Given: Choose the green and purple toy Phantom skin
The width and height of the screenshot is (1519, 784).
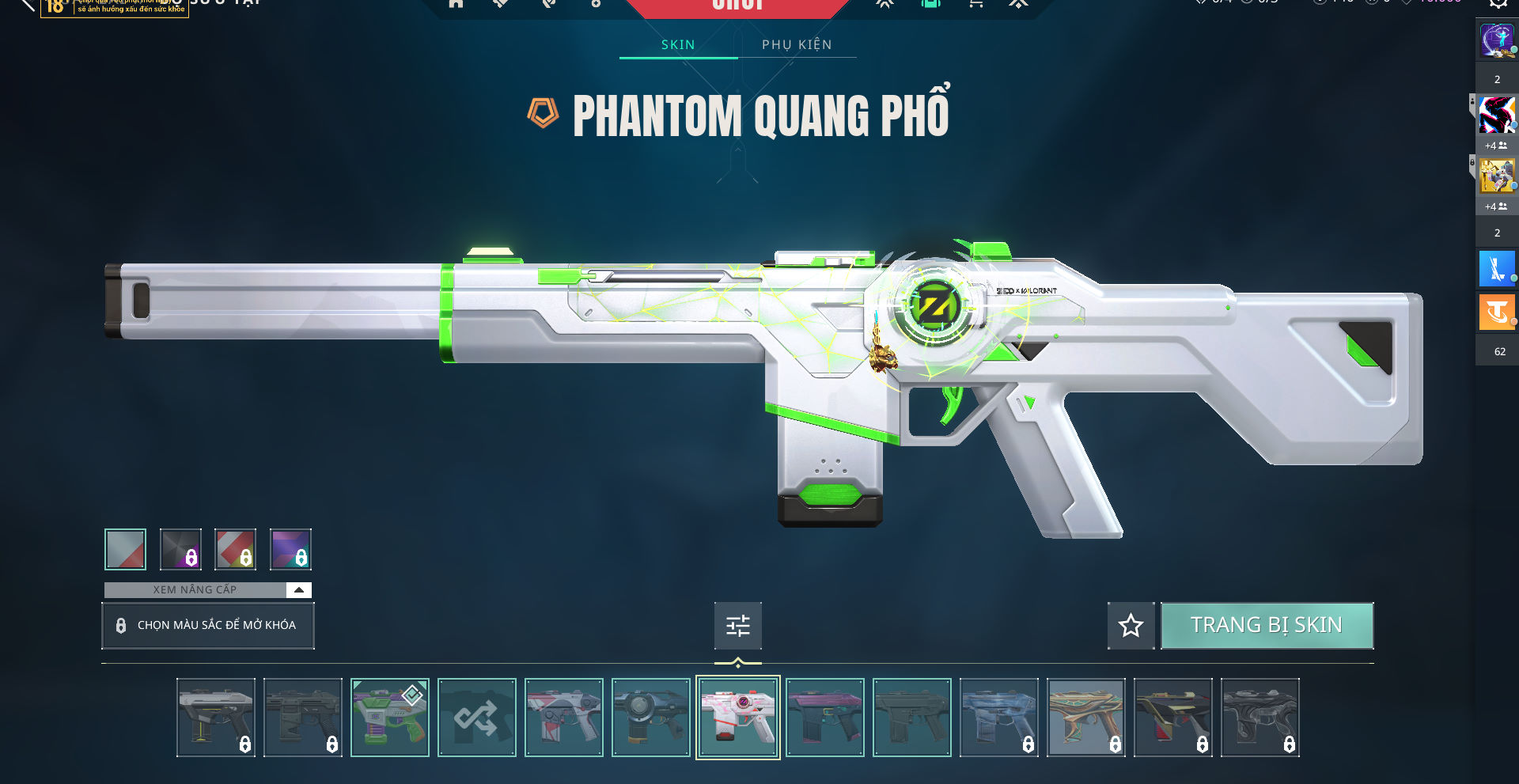Looking at the screenshot, I should pos(389,718).
